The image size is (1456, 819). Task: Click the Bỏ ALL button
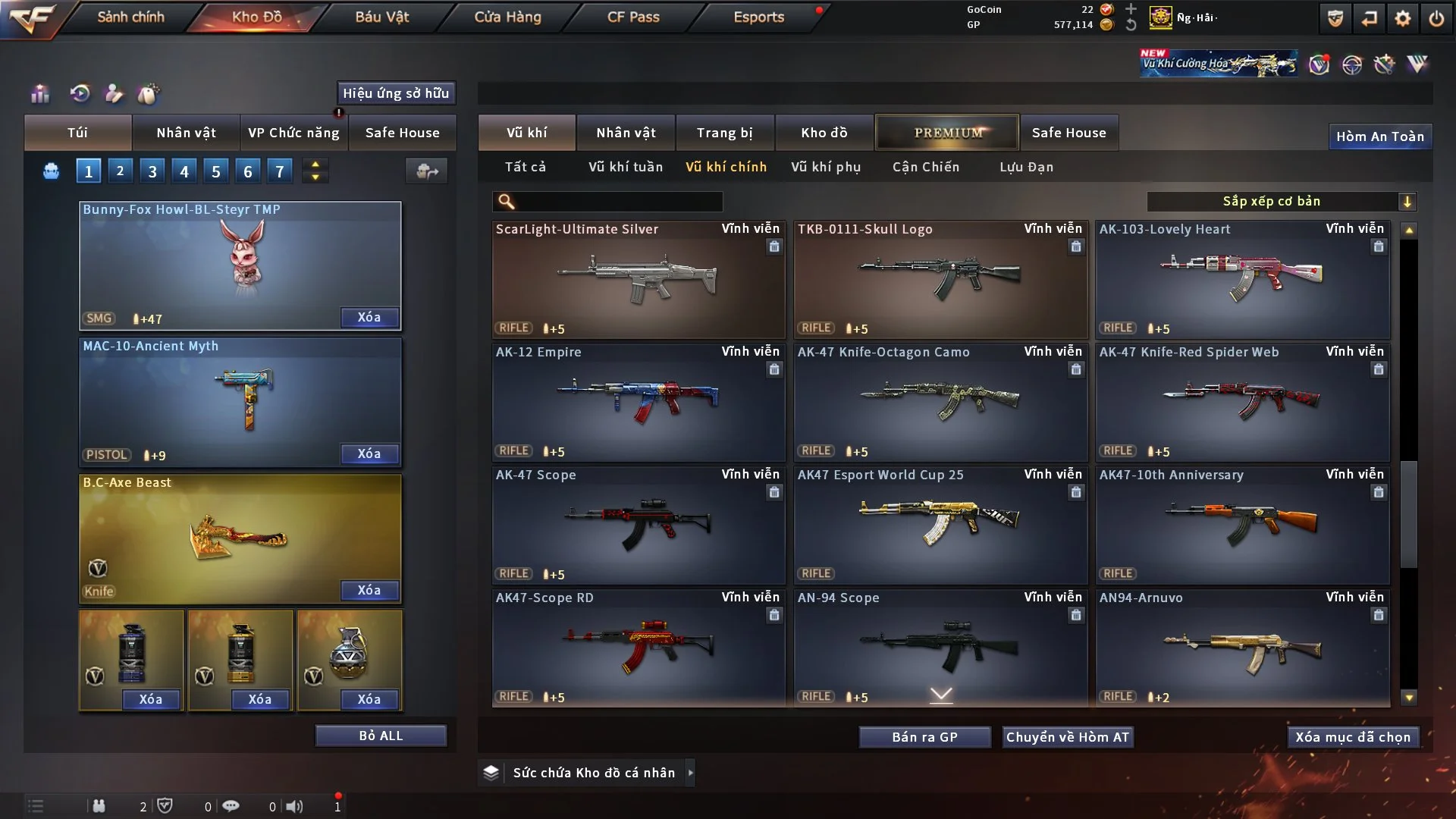pyautogui.click(x=381, y=736)
